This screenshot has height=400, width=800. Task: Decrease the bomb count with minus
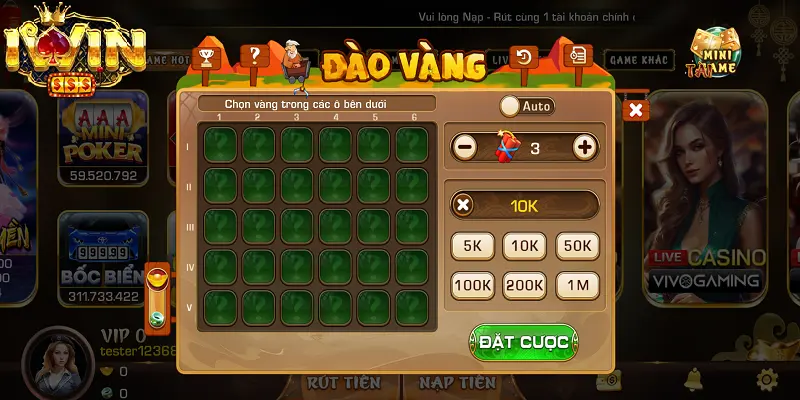pos(465,148)
